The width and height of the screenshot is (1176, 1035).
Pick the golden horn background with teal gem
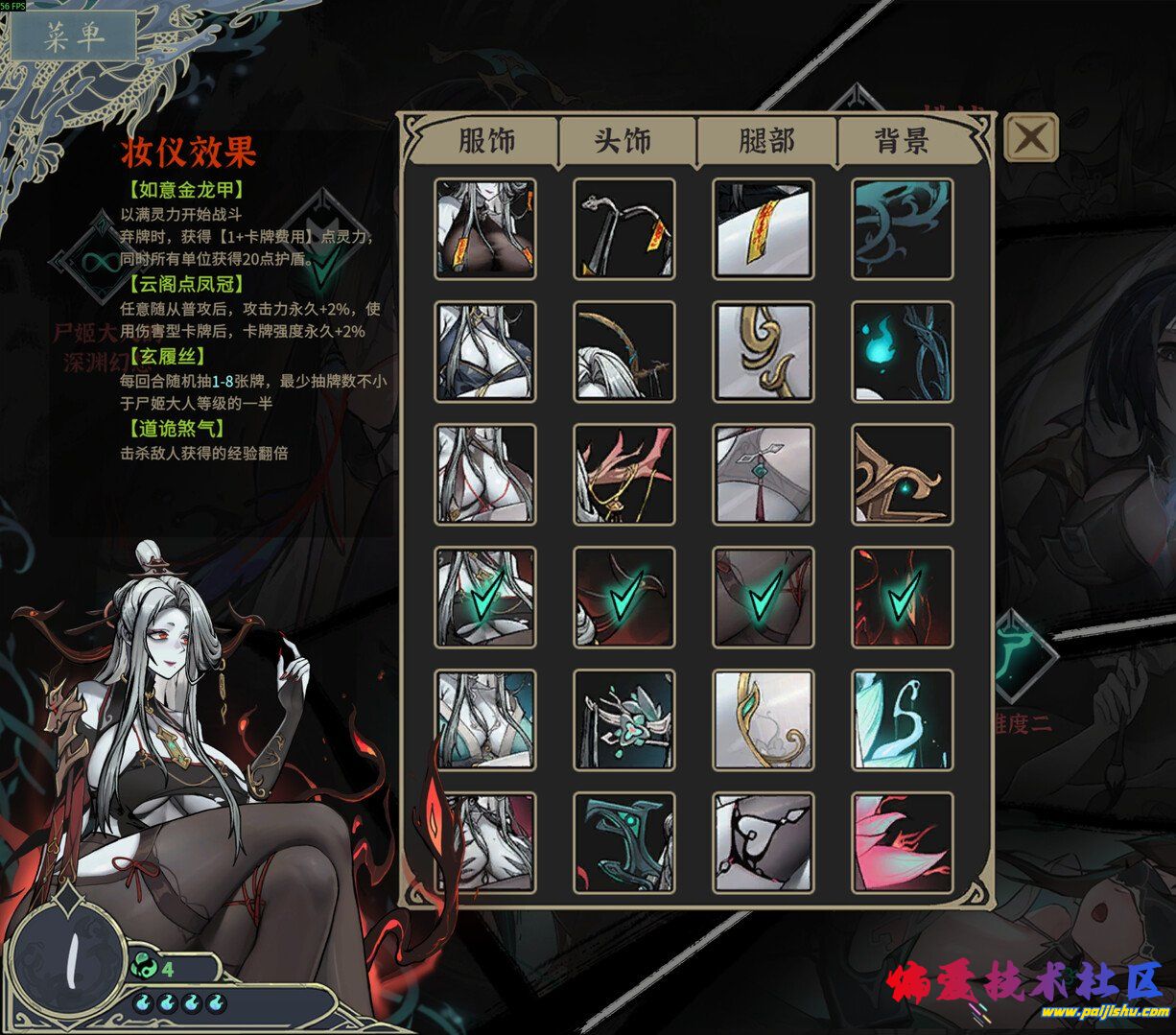[903, 474]
